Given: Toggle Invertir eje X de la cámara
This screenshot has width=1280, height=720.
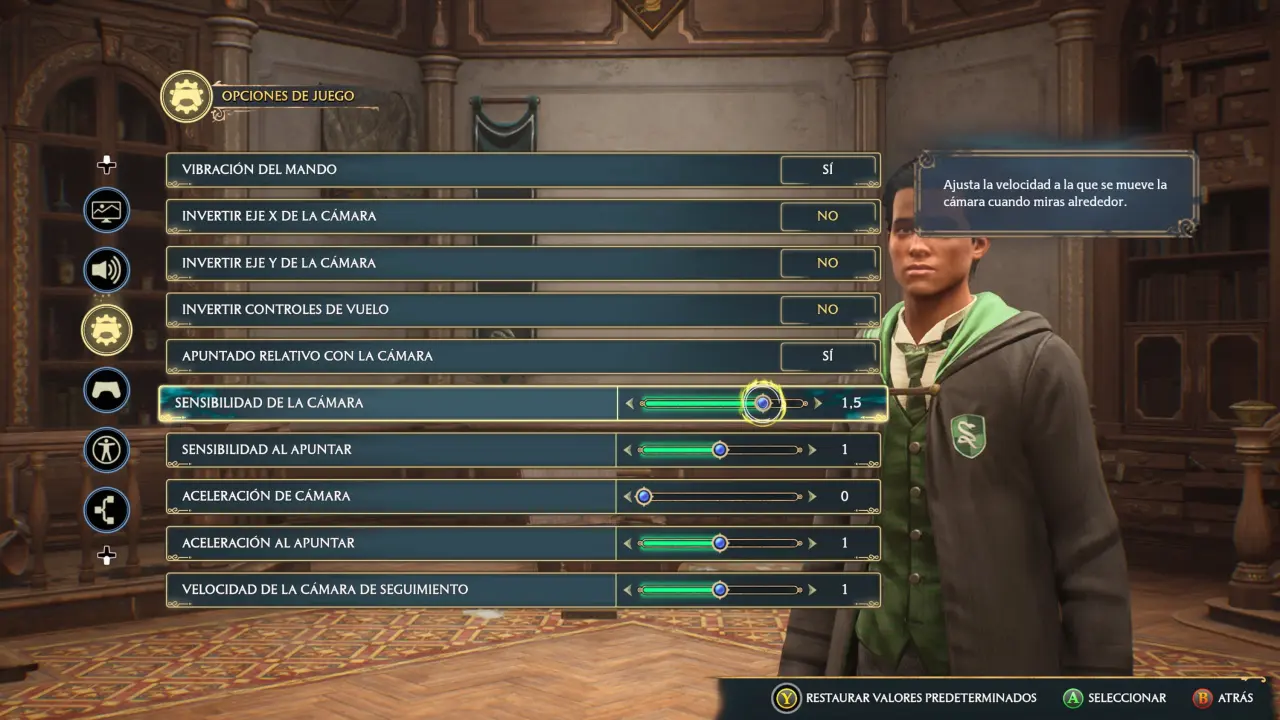Looking at the screenshot, I should 827,216.
